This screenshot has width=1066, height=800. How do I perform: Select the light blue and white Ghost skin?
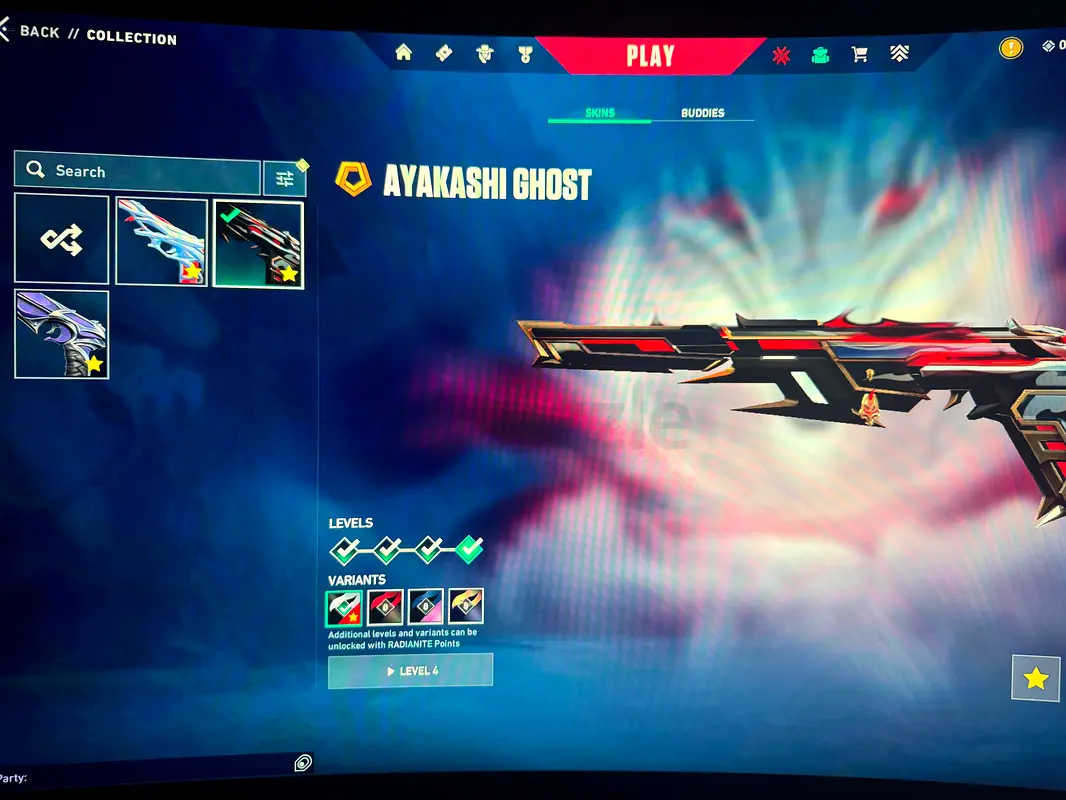[161, 242]
